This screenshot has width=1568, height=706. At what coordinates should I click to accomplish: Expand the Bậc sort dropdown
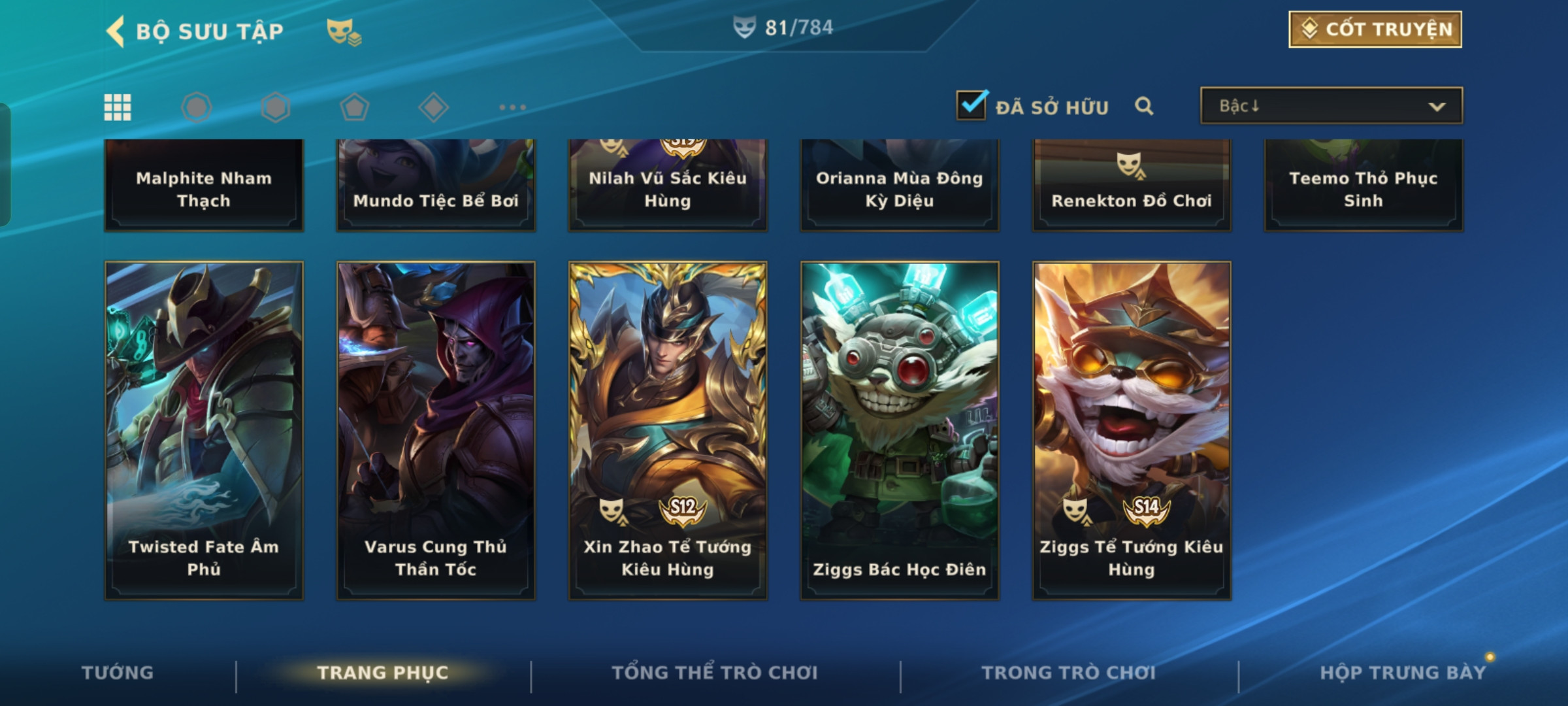tap(1331, 106)
